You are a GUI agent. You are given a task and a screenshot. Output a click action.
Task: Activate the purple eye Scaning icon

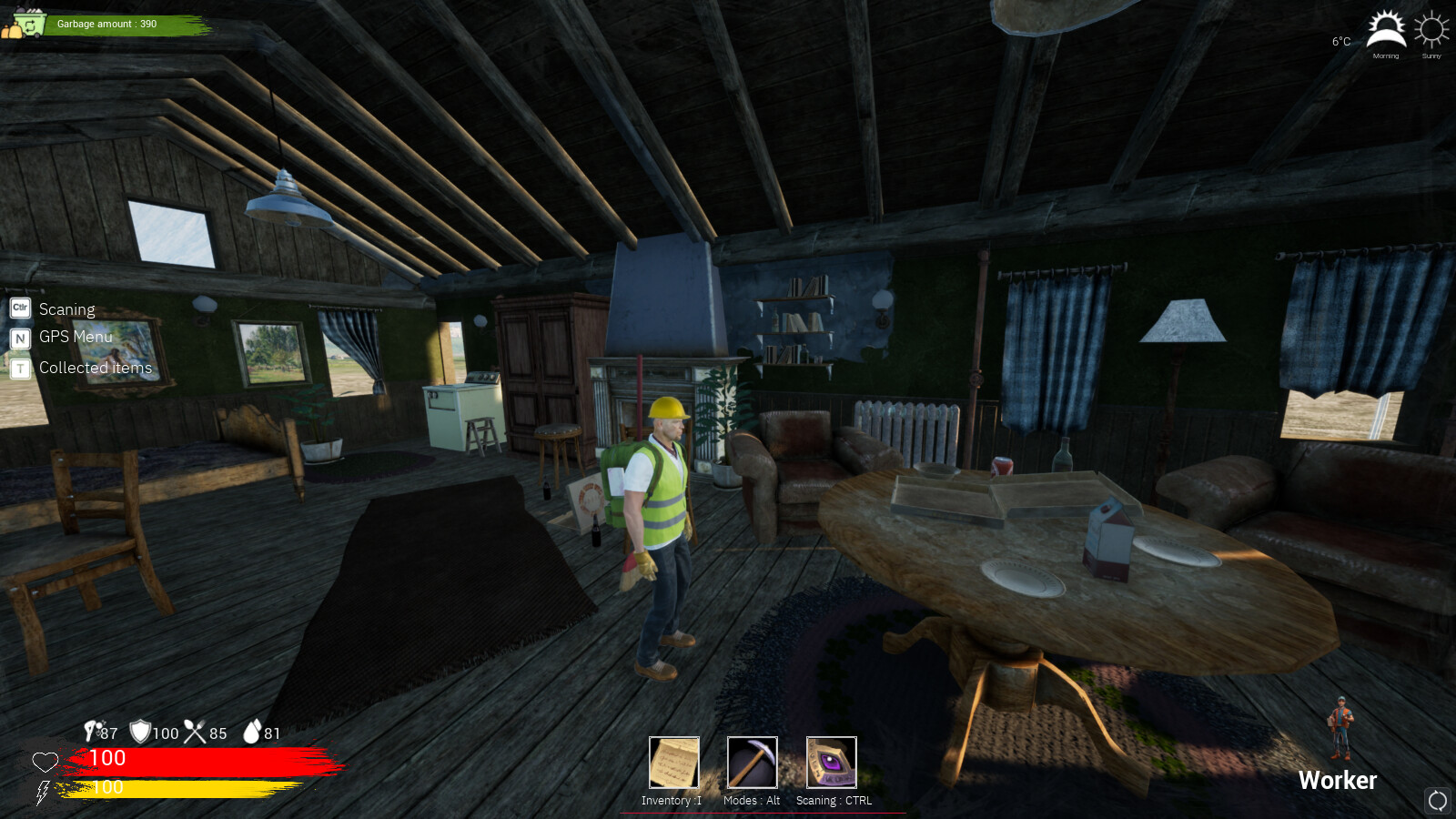pyautogui.click(x=829, y=763)
